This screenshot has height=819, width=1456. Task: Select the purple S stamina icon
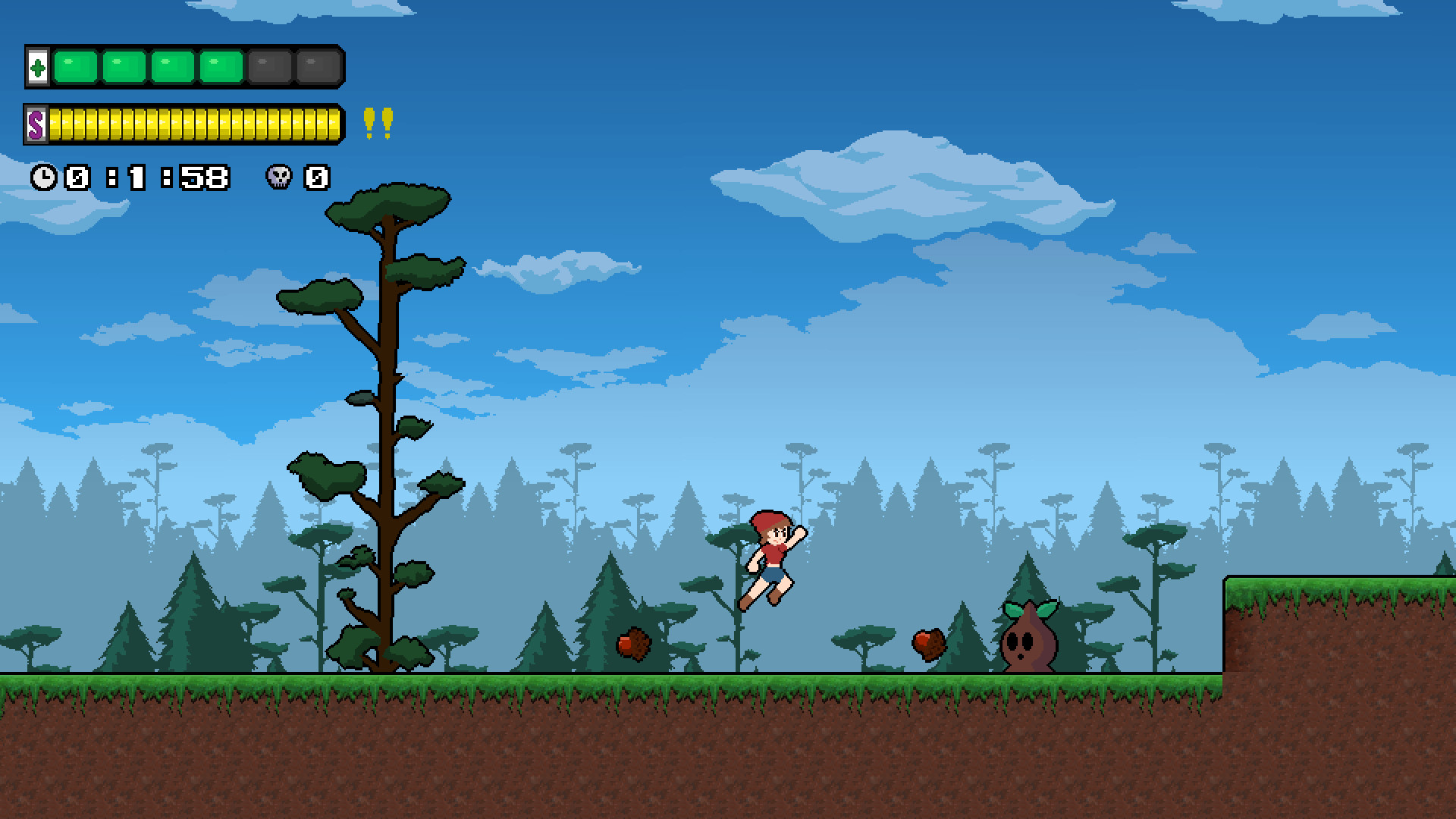(x=36, y=124)
